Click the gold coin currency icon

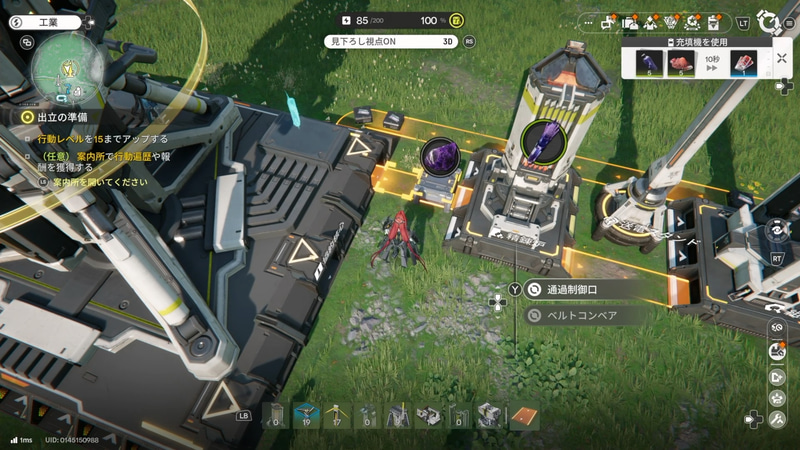pyautogui.click(x=456, y=20)
